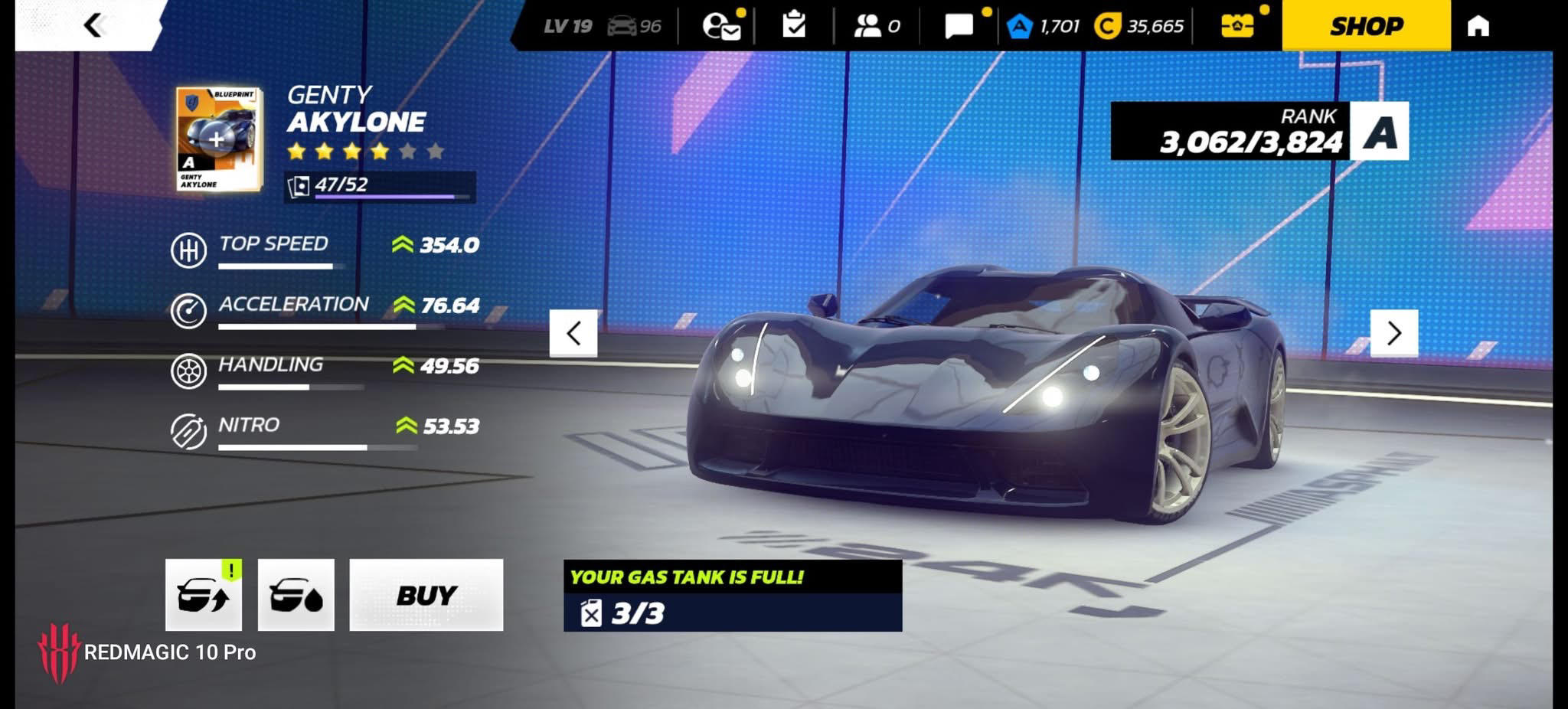Image resolution: width=1568 pixels, height=709 pixels.
Task: View the car garage count
Action: pyautogui.click(x=634, y=26)
